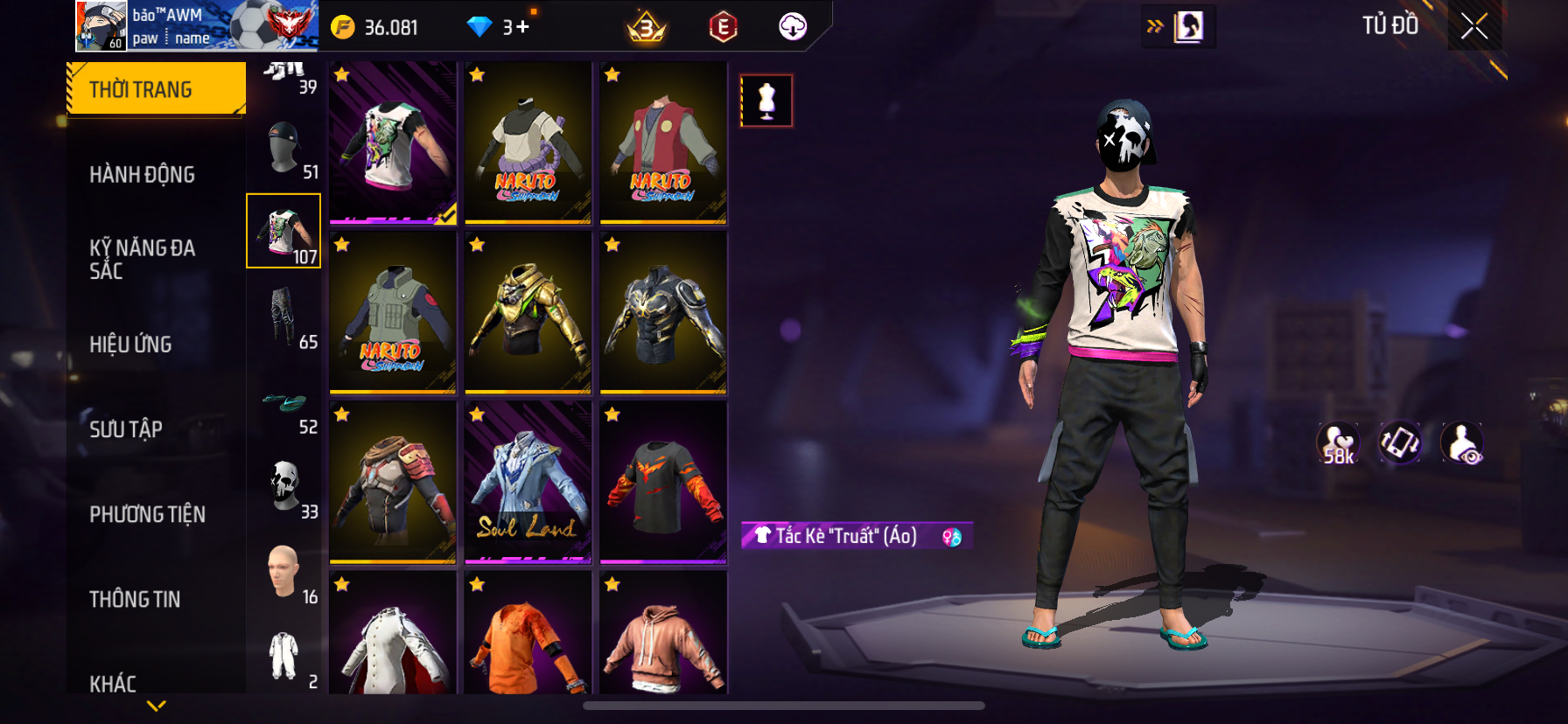The width and height of the screenshot is (1568, 724).
Task: Show the Thông Tin section
Action: 135,599
